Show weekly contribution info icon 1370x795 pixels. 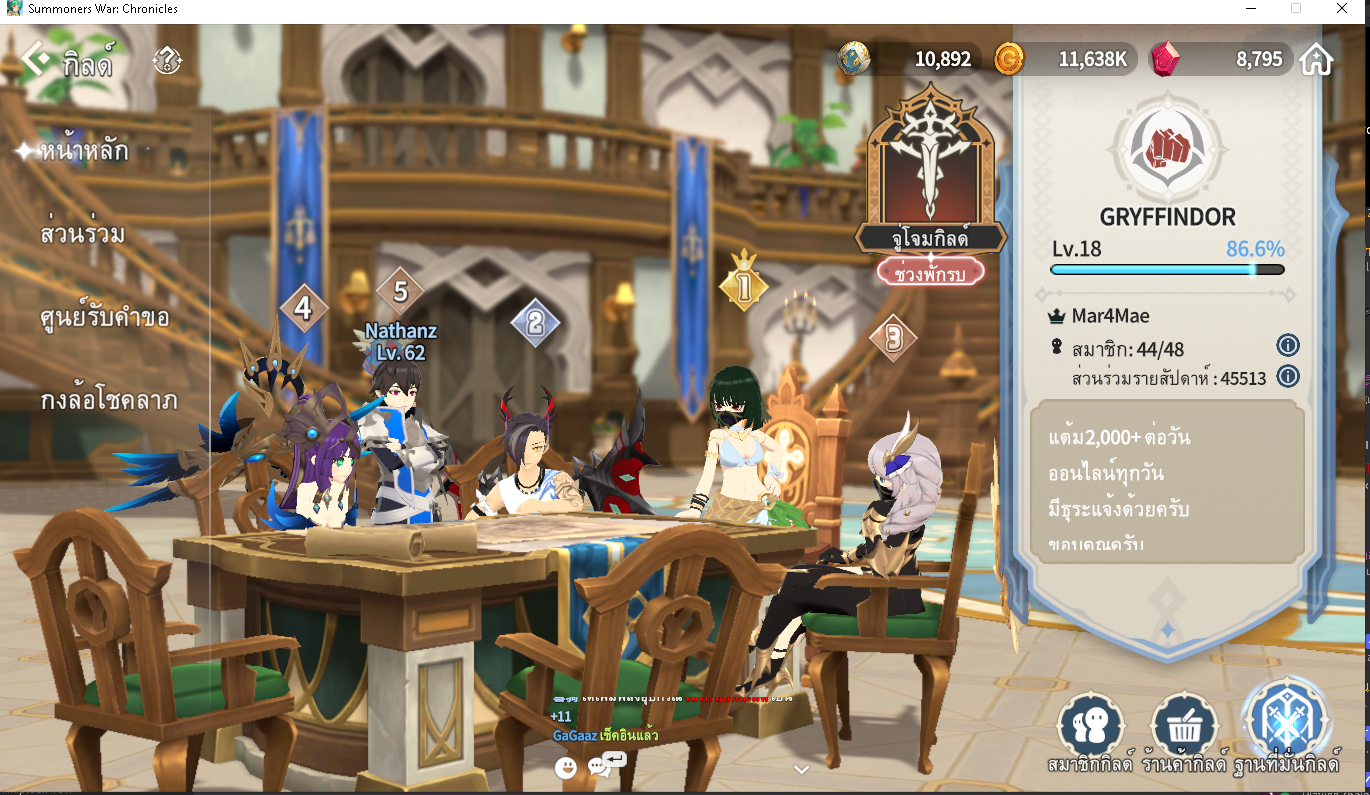click(1288, 377)
